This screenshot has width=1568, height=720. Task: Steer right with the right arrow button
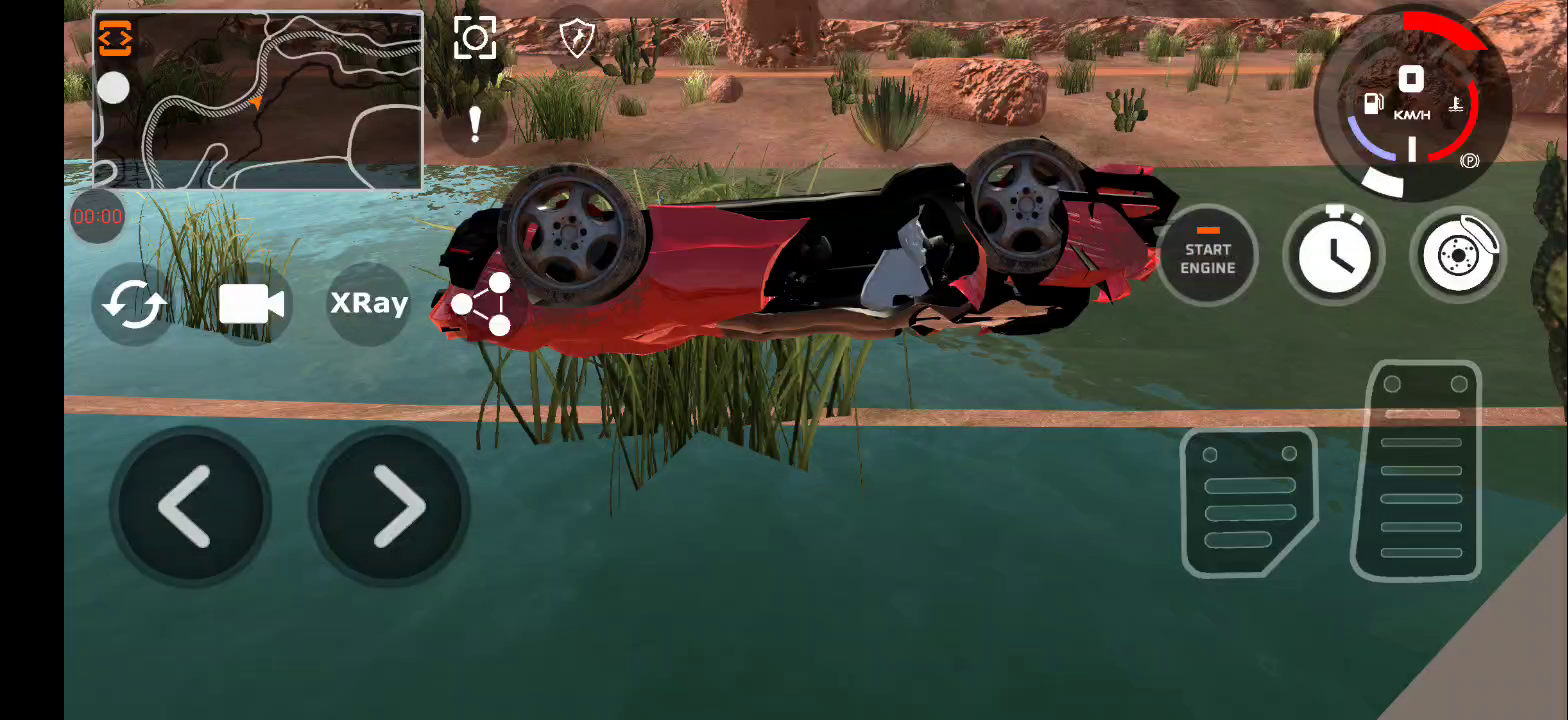click(391, 507)
